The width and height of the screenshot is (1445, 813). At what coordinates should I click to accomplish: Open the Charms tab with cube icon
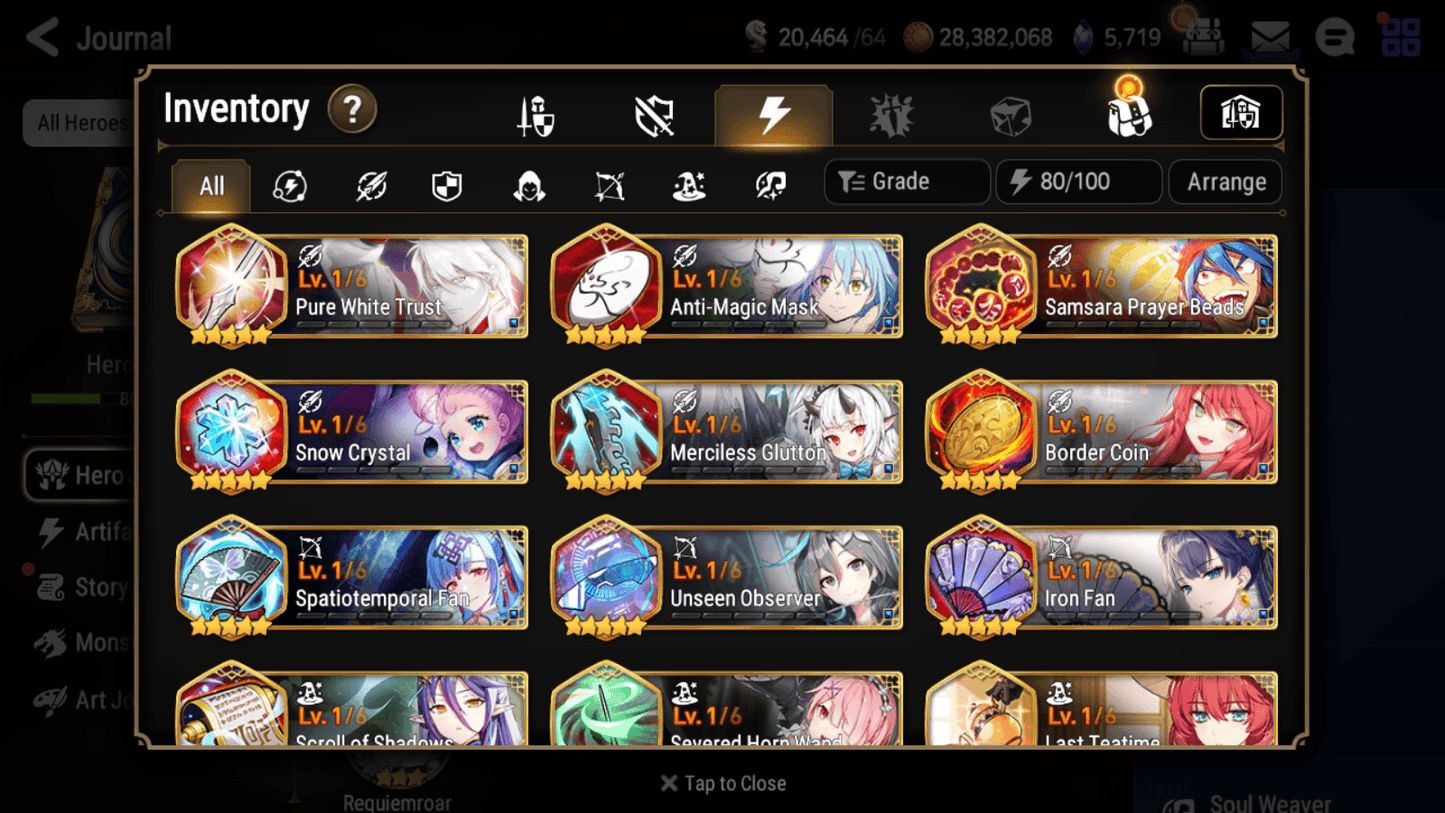(1011, 114)
